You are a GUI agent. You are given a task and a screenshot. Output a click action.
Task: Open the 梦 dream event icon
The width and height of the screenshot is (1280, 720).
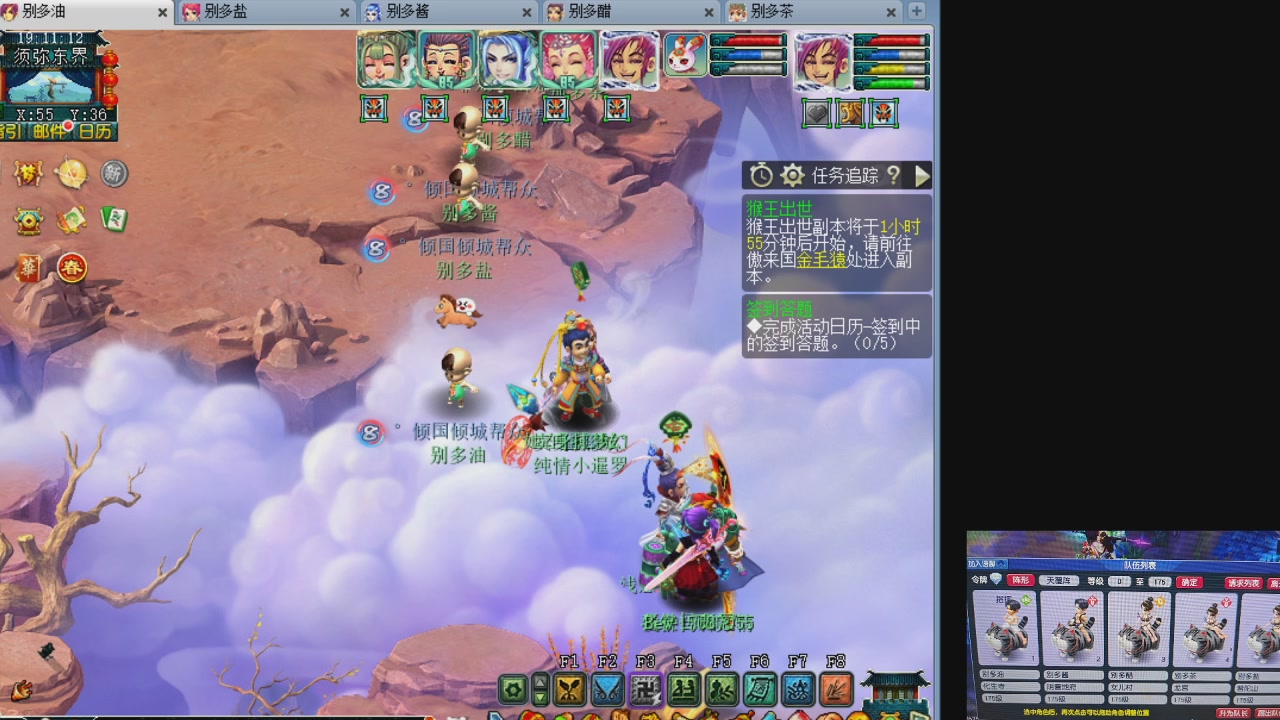(28, 174)
